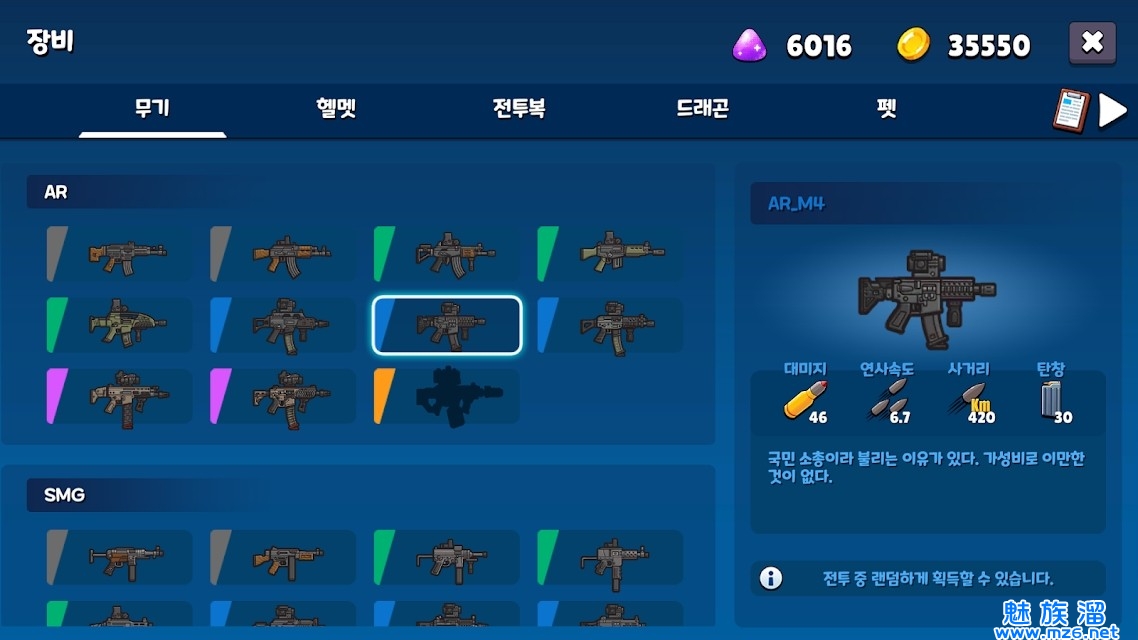Close the 장비 equipment screen

pos(1092,43)
